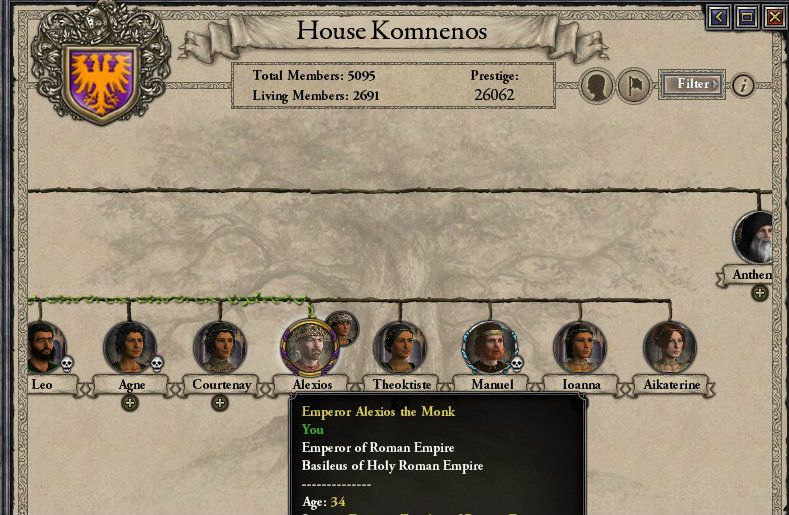The image size is (789, 515).
Task: Close the House Komnenos dynasty window
Action: pos(774,17)
